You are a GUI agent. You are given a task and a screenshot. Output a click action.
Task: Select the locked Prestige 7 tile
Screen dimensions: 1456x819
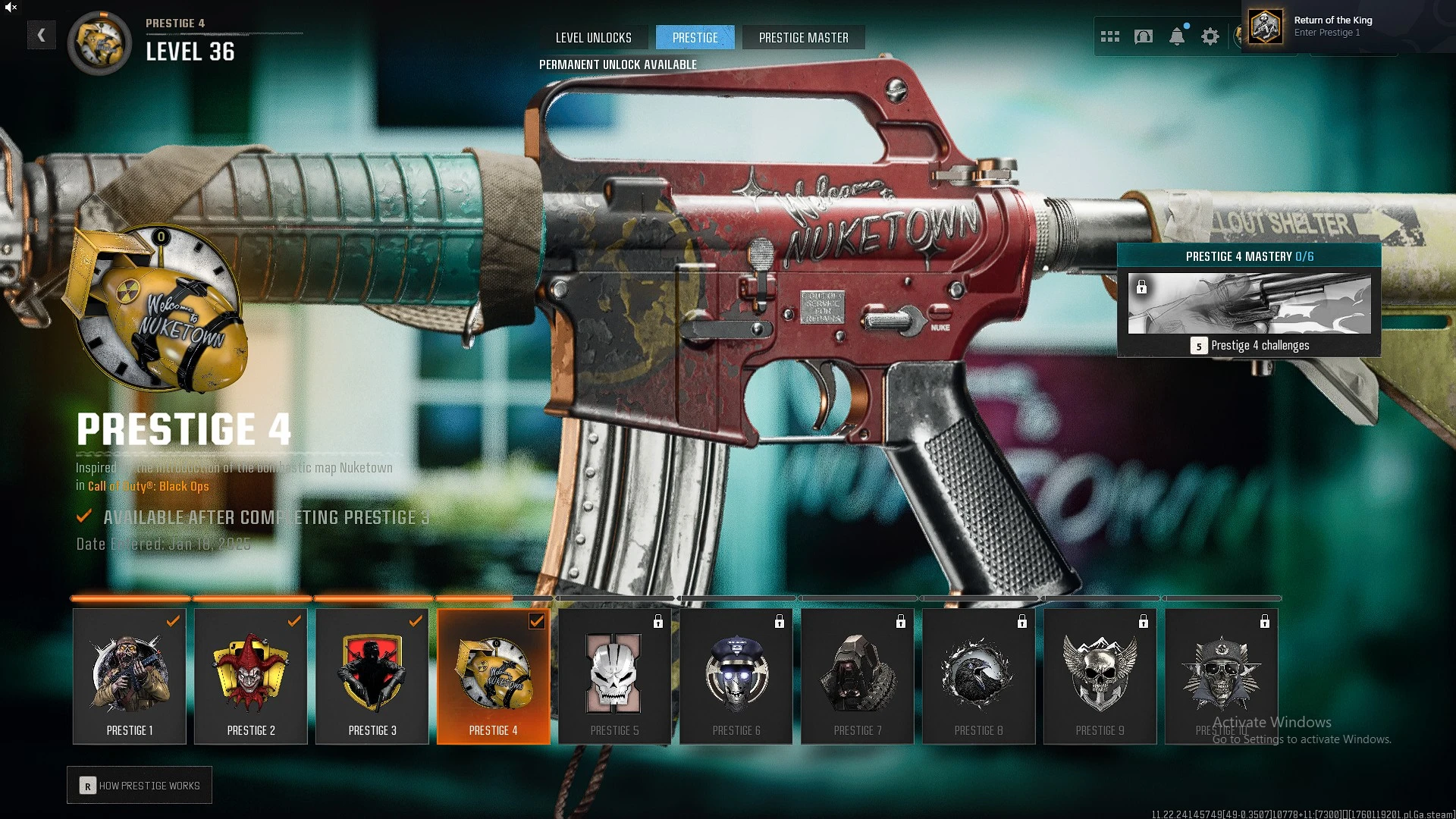click(858, 676)
